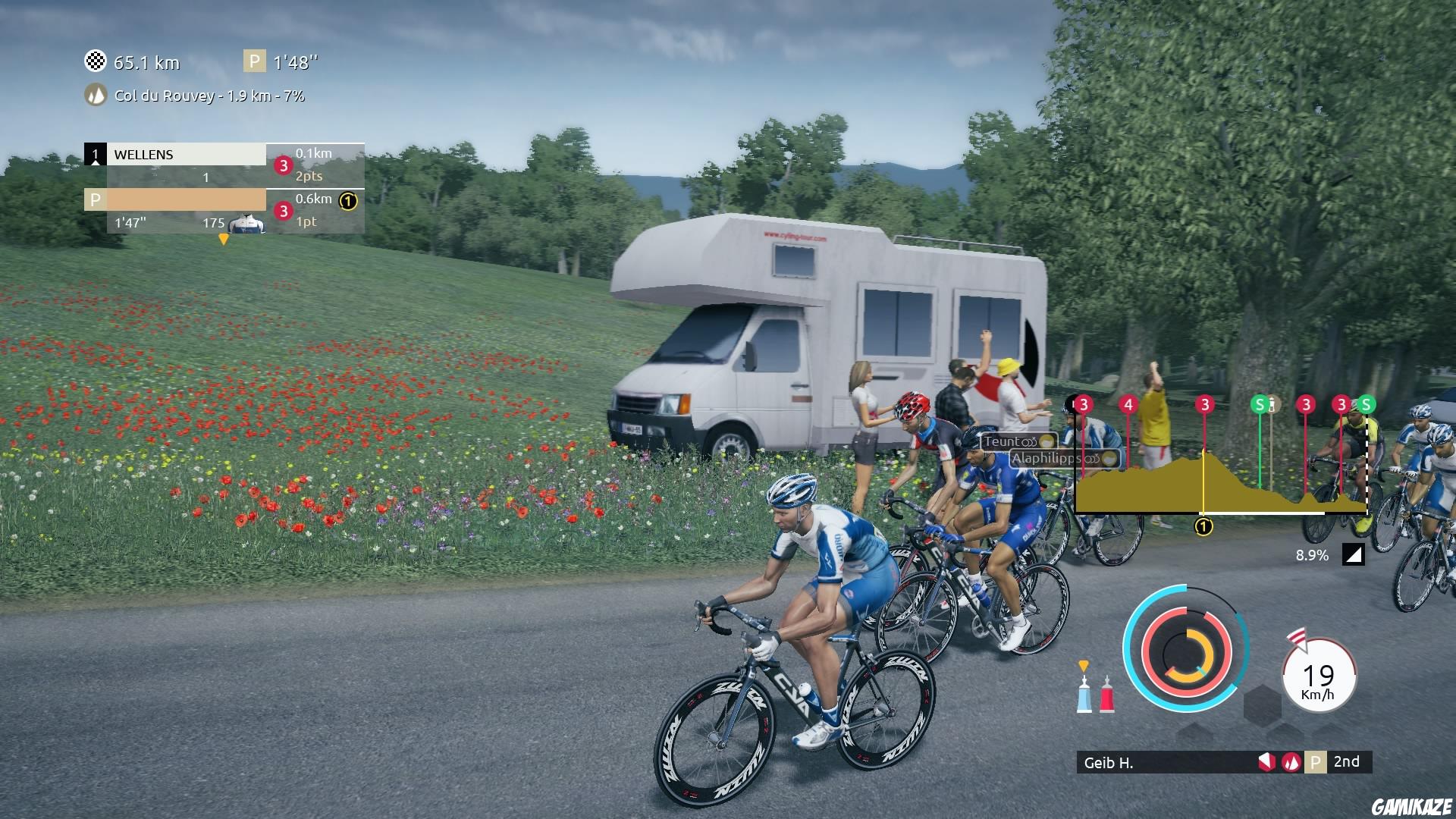Screen dimensions: 1456x819
Task: Click the rider name Geib H.
Action: pyautogui.click(x=1109, y=764)
